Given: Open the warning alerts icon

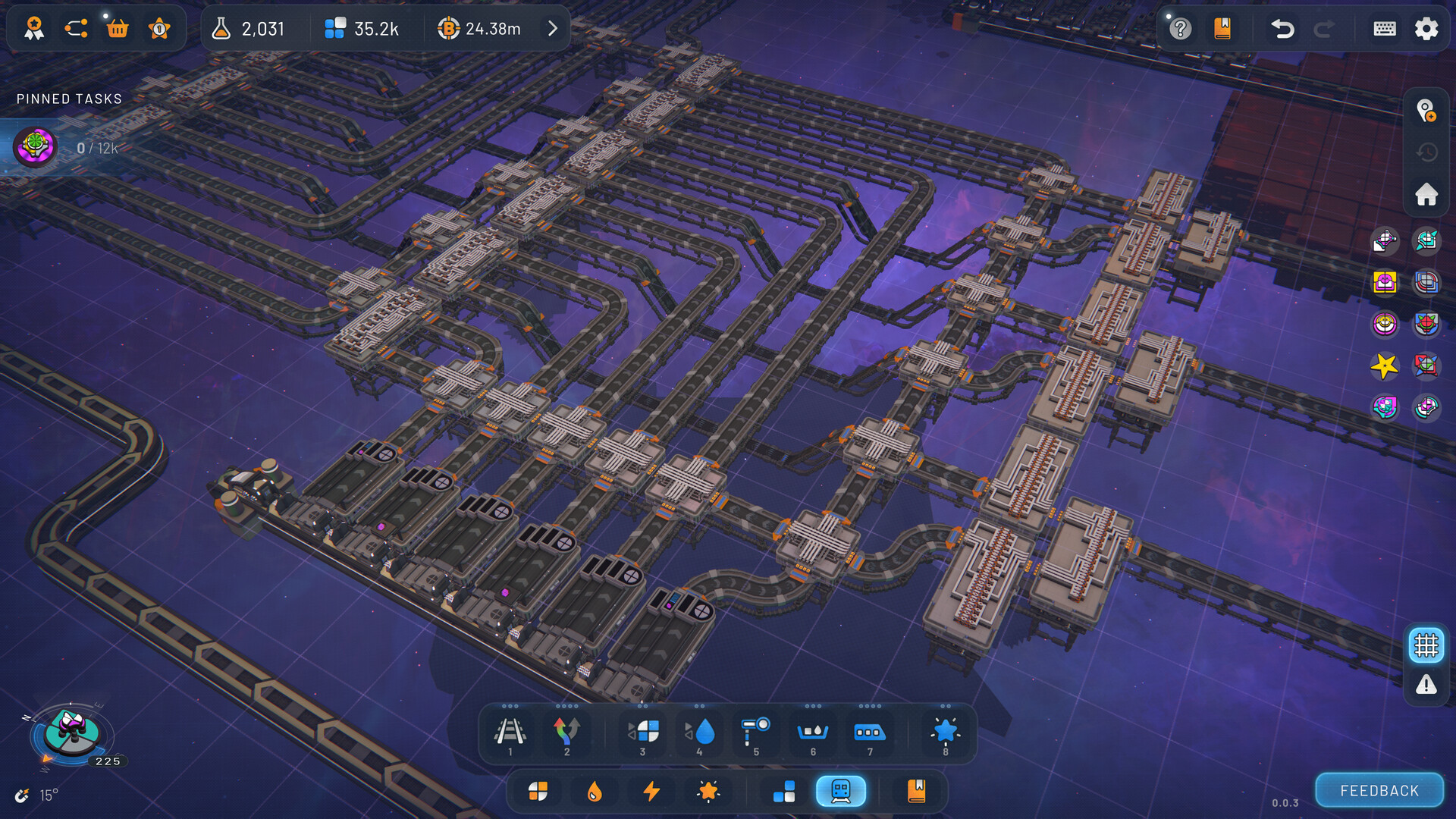Looking at the screenshot, I should (1426, 686).
